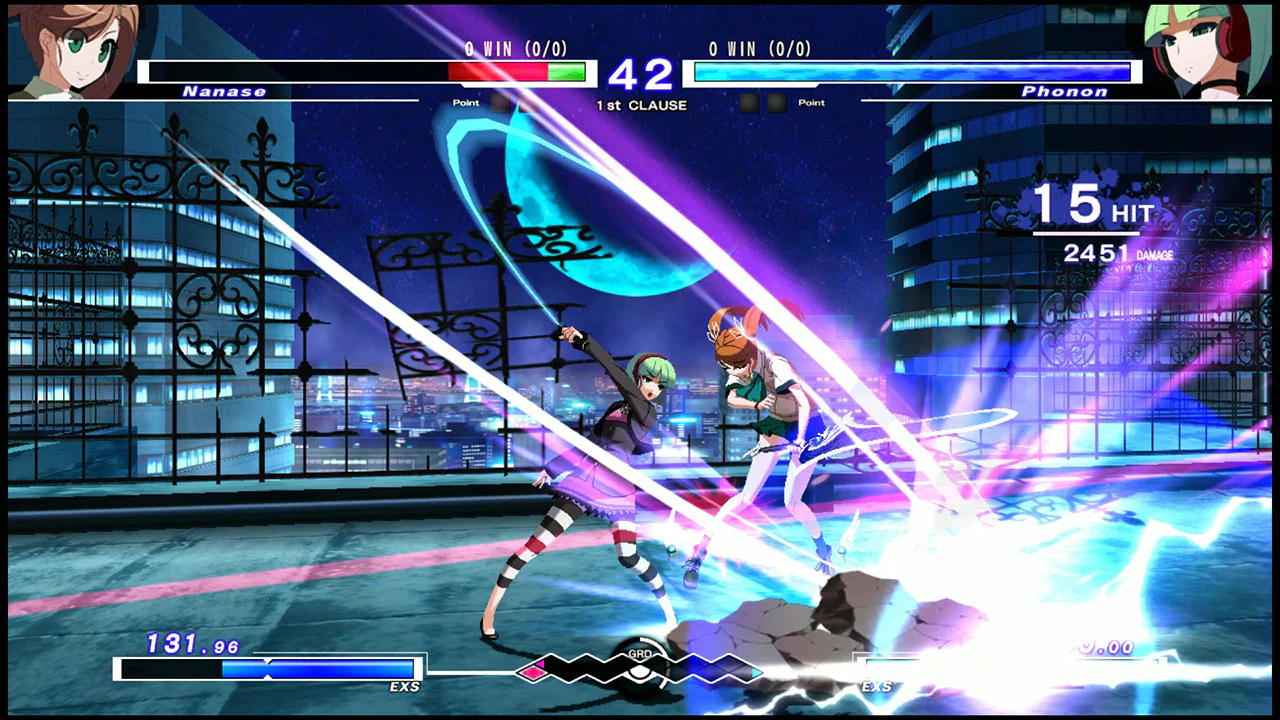The height and width of the screenshot is (720, 1280).
Task: Click the left Point indicator icon
Action: [465, 102]
